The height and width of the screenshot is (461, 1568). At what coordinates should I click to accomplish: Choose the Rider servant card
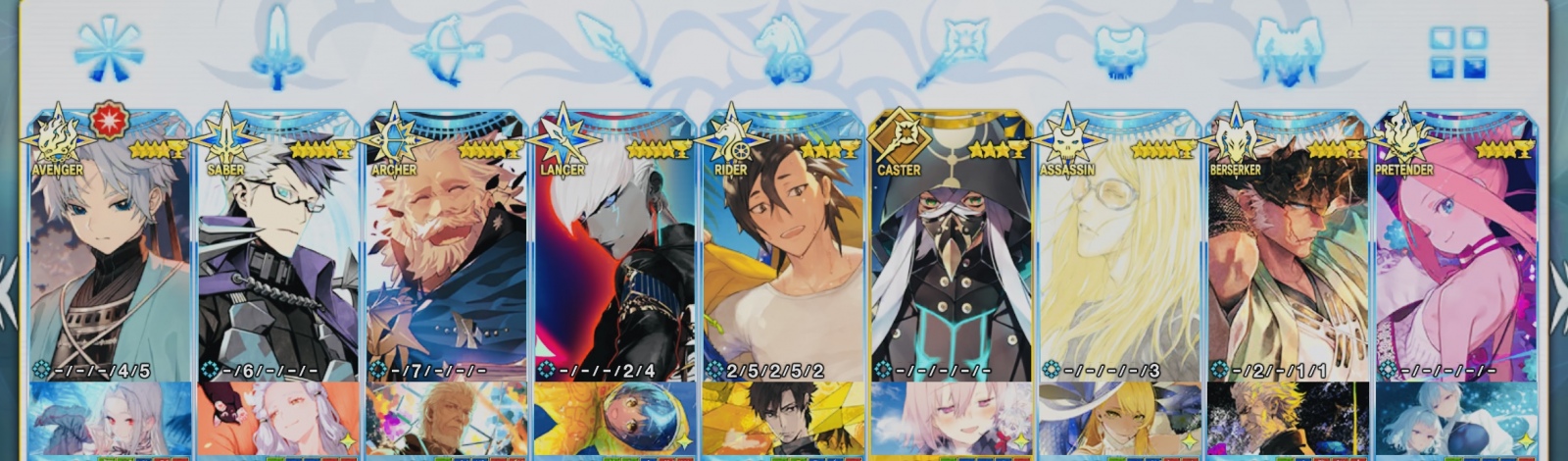784,255
